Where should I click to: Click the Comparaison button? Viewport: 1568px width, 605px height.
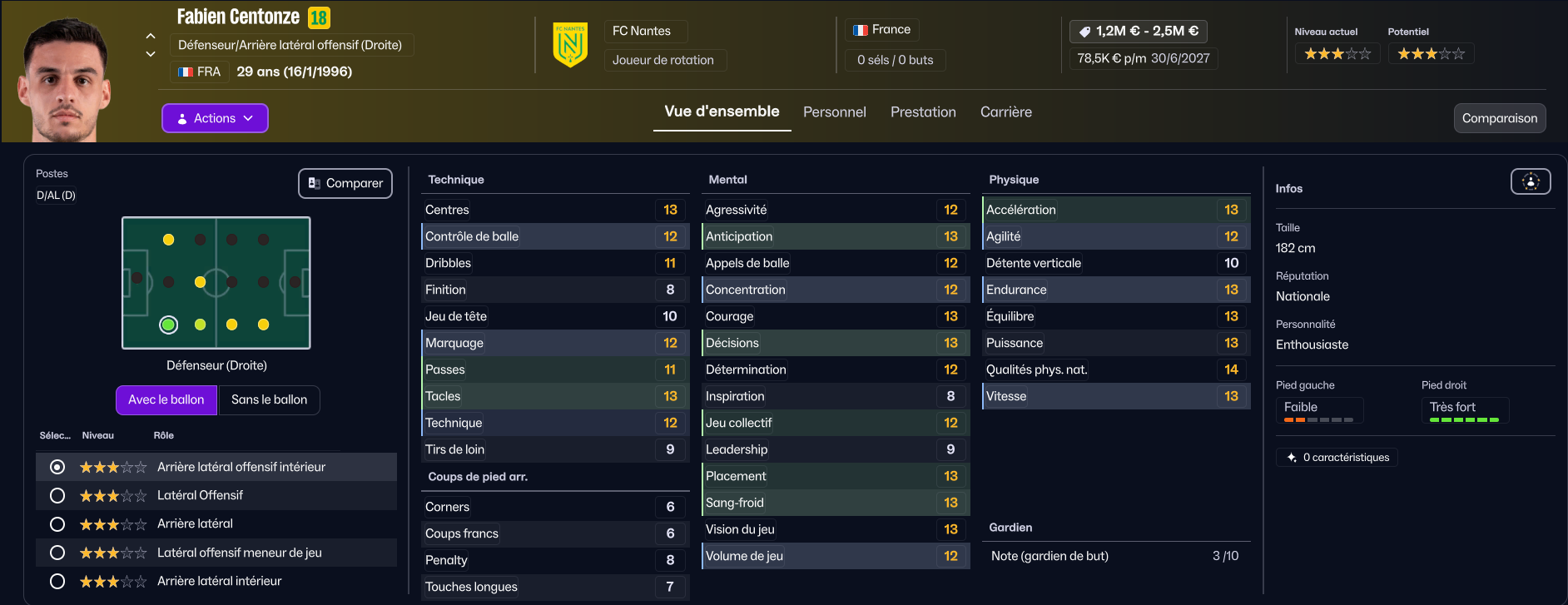pyautogui.click(x=1499, y=118)
